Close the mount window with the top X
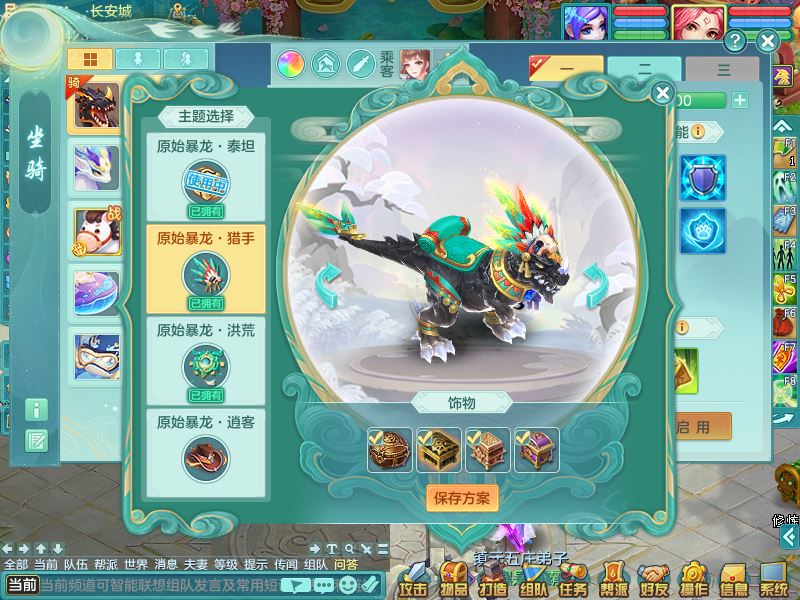This screenshot has height=600, width=800. [767, 41]
